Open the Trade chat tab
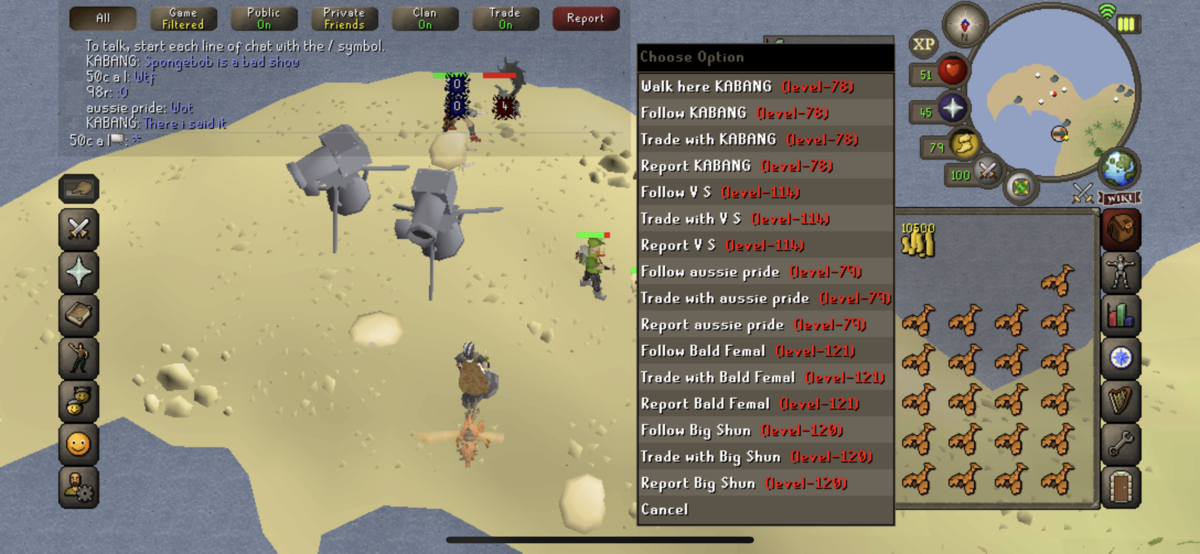Image resolution: width=1200 pixels, height=554 pixels. tap(505, 18)
